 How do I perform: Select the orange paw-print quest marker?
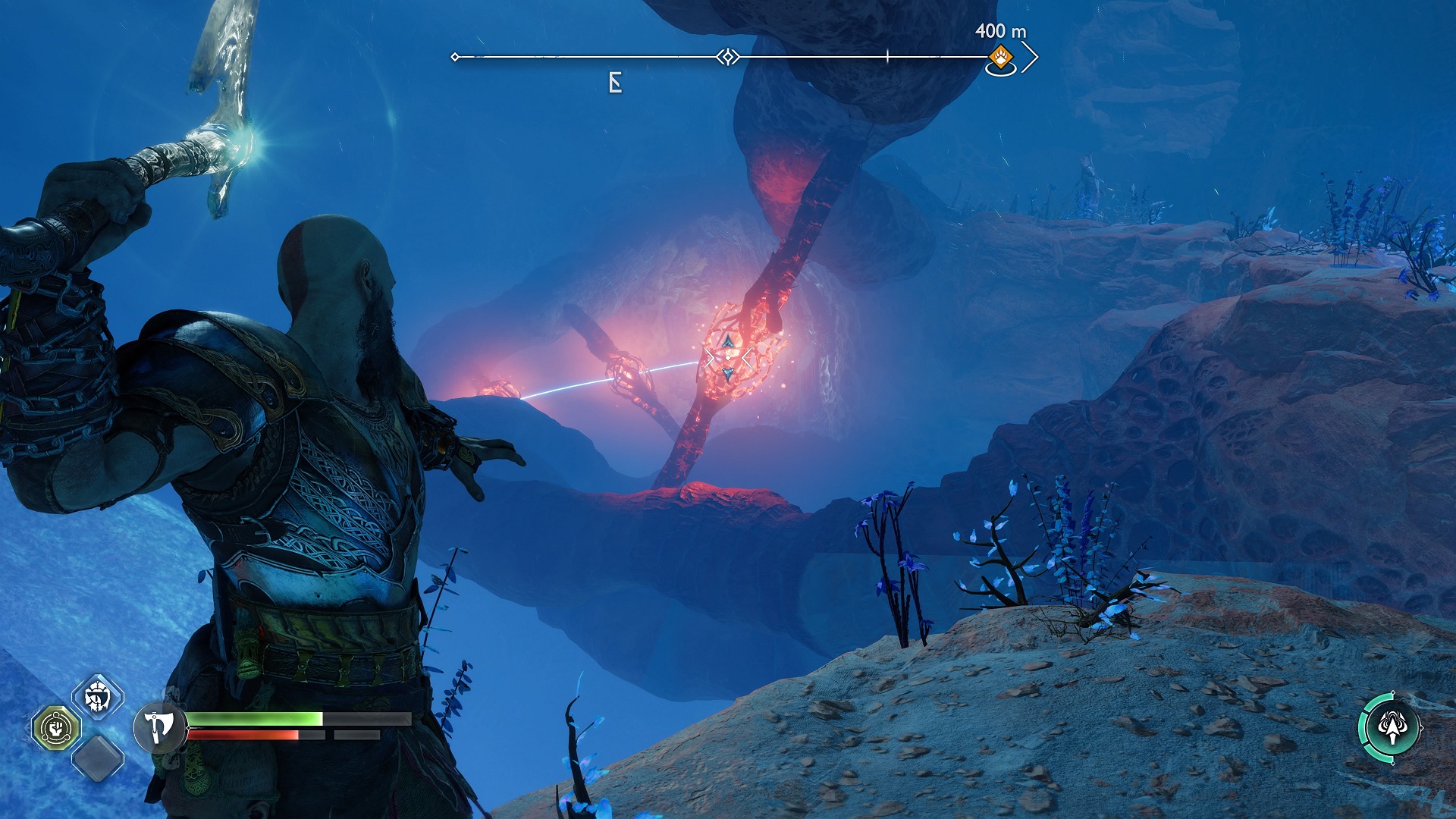(x=1001, y=57)
